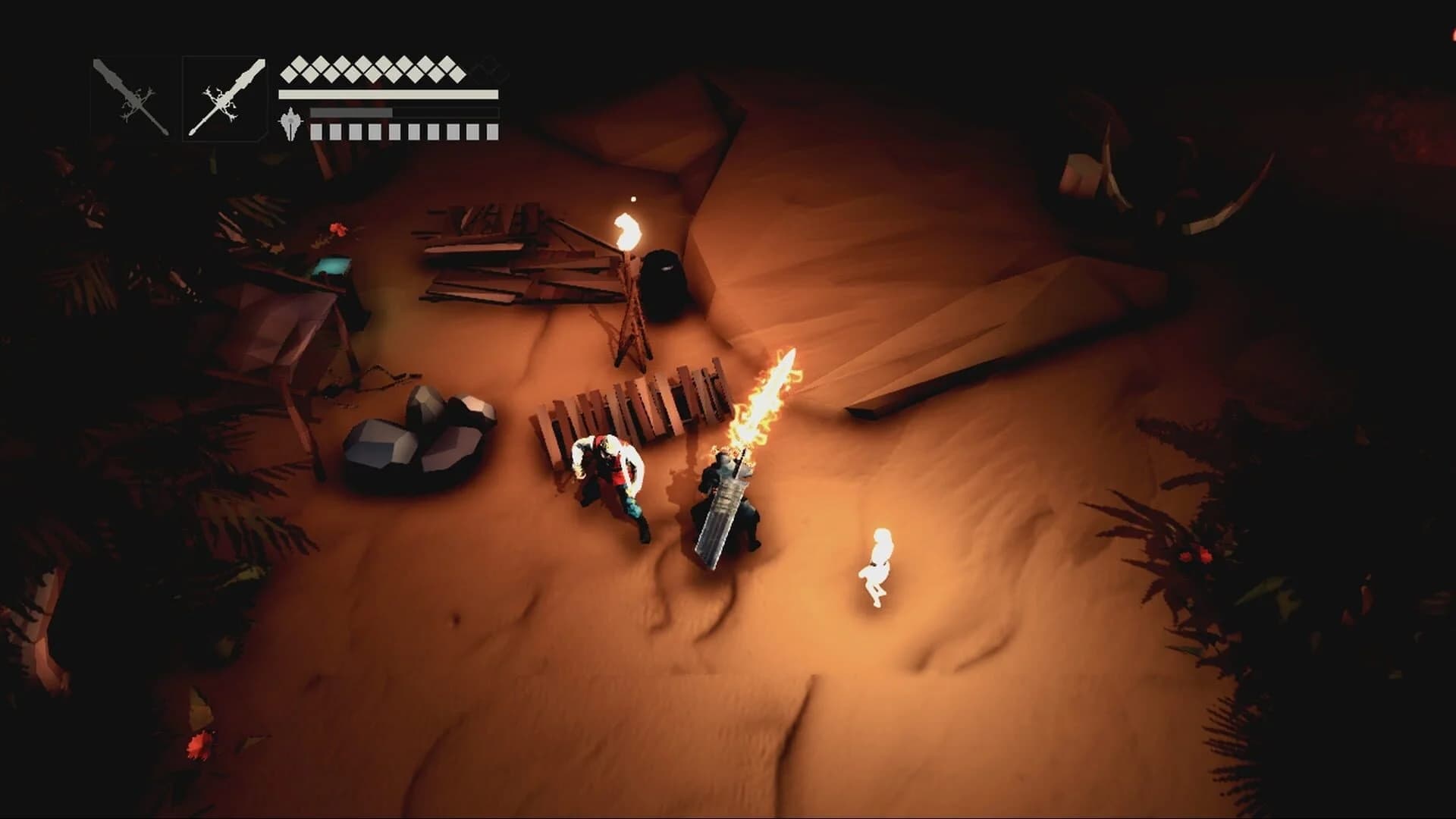Expand the segmented bar below the stamina meter
Image resolution: width=1456 pixels, height=819 pixels.
(402, 130)
